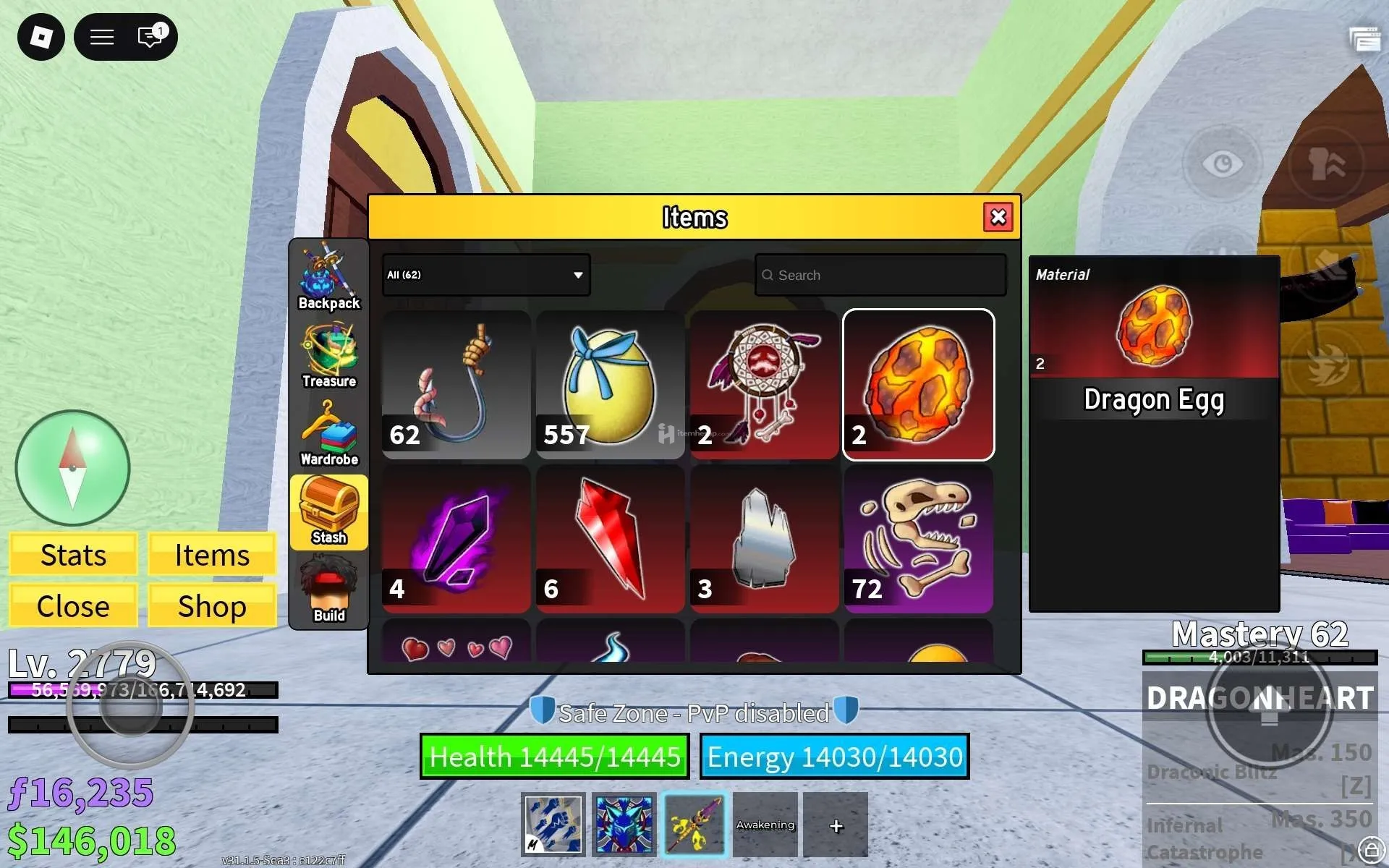Screen dimensions: 1389x868
Task: Open the All (62) filter dropdown
Action: click(486, 275)
